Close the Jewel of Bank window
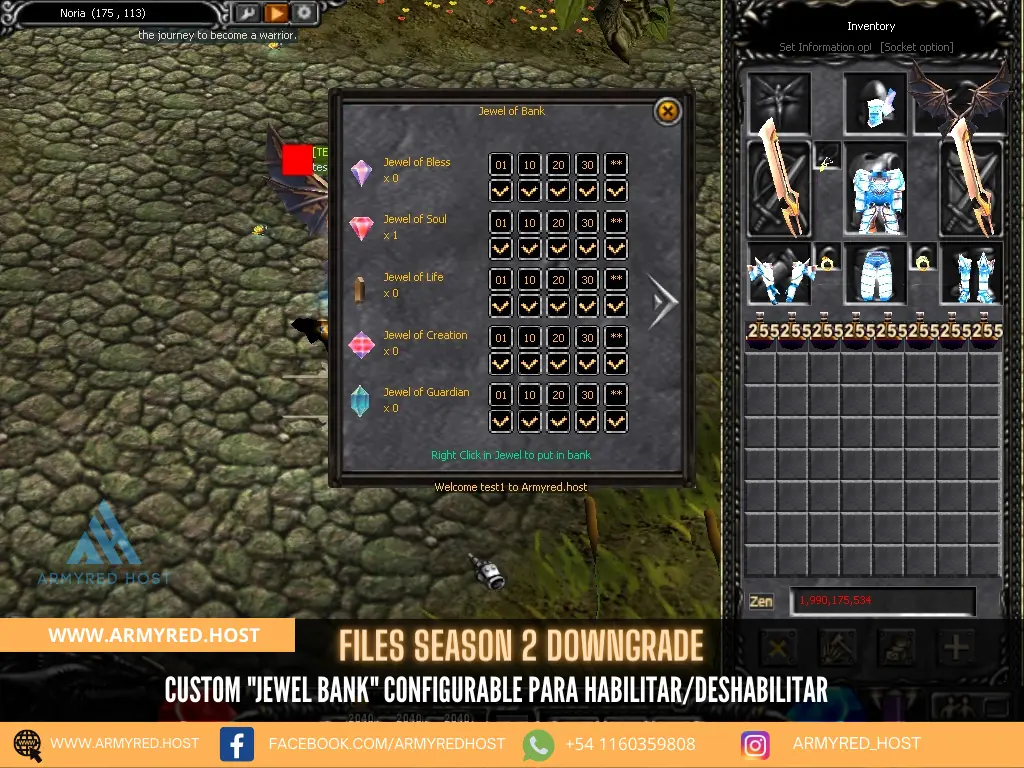This screenshot has height=768, width=1024. [x=667, y=111]
